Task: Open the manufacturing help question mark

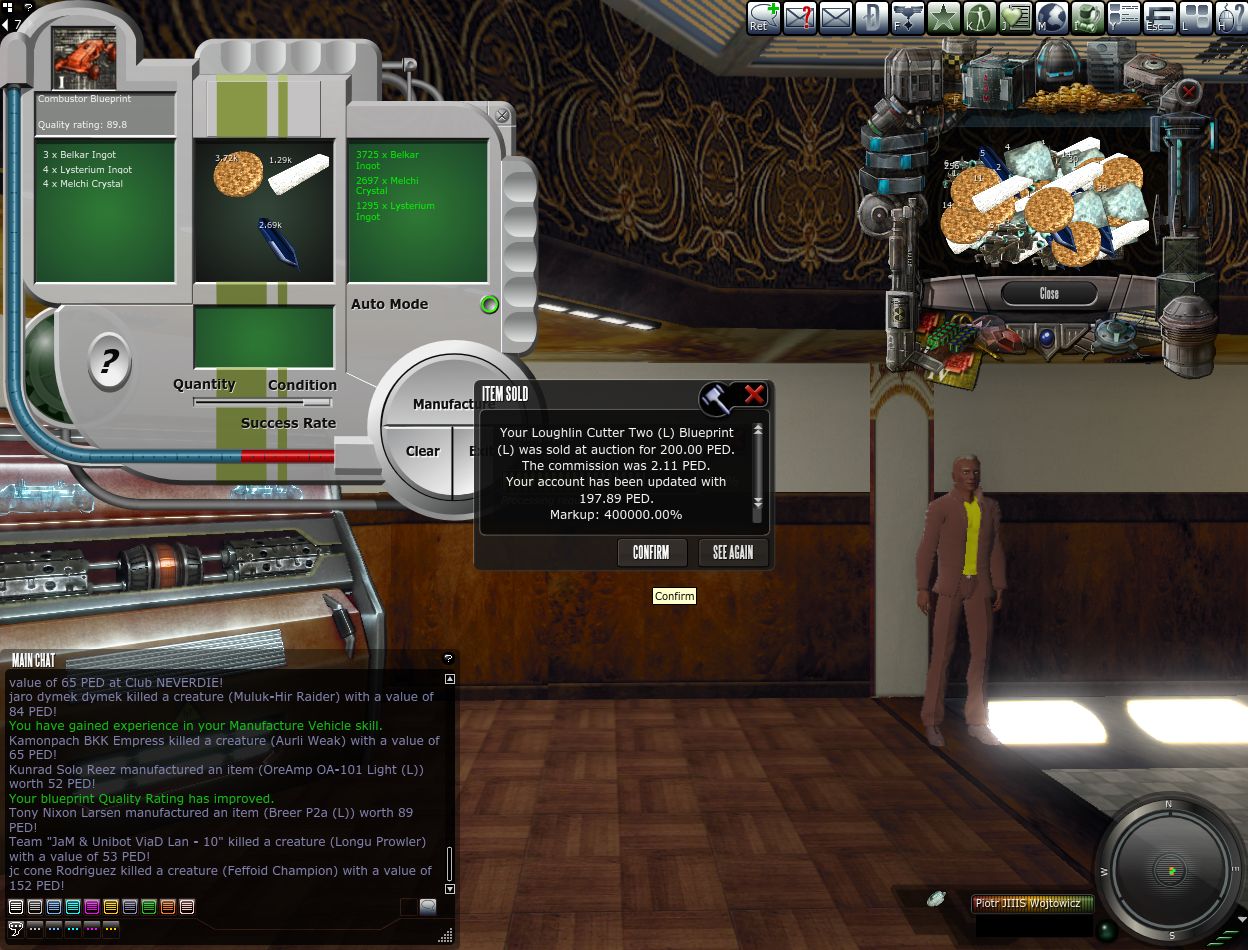Action: (108, 360)
